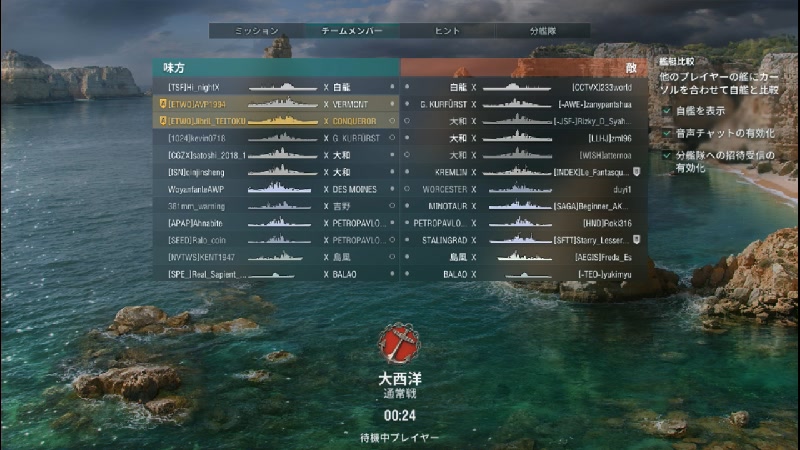The width and height of the screenshot is (800, 450).
Task: Pick ally WayanfanteAWP in DES MOINES
Action: [275, 188]
